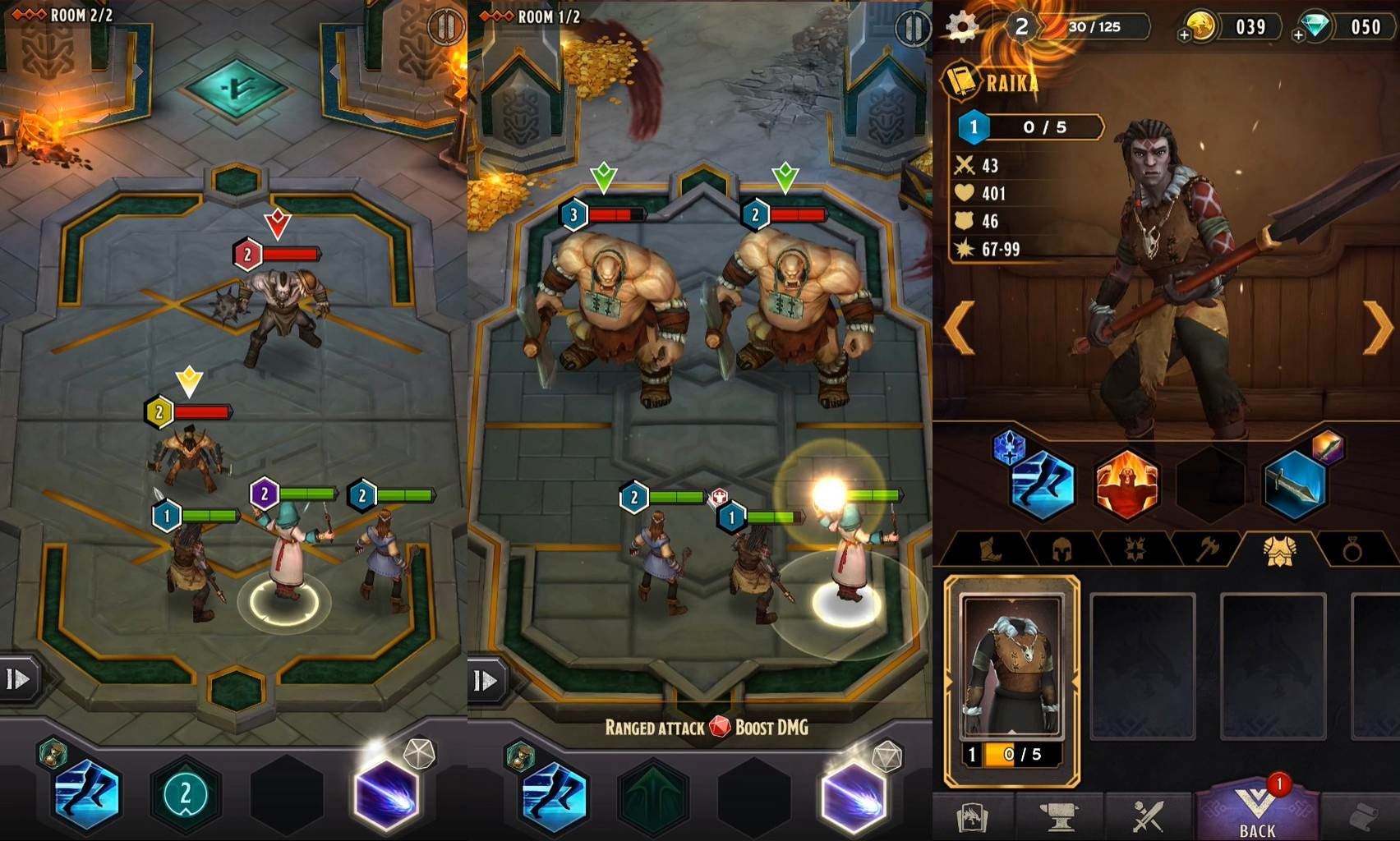The width and height of the screenshot is (1400, 841).
Task: Add more gold coins with the plus
Action: pos(1184,35)
